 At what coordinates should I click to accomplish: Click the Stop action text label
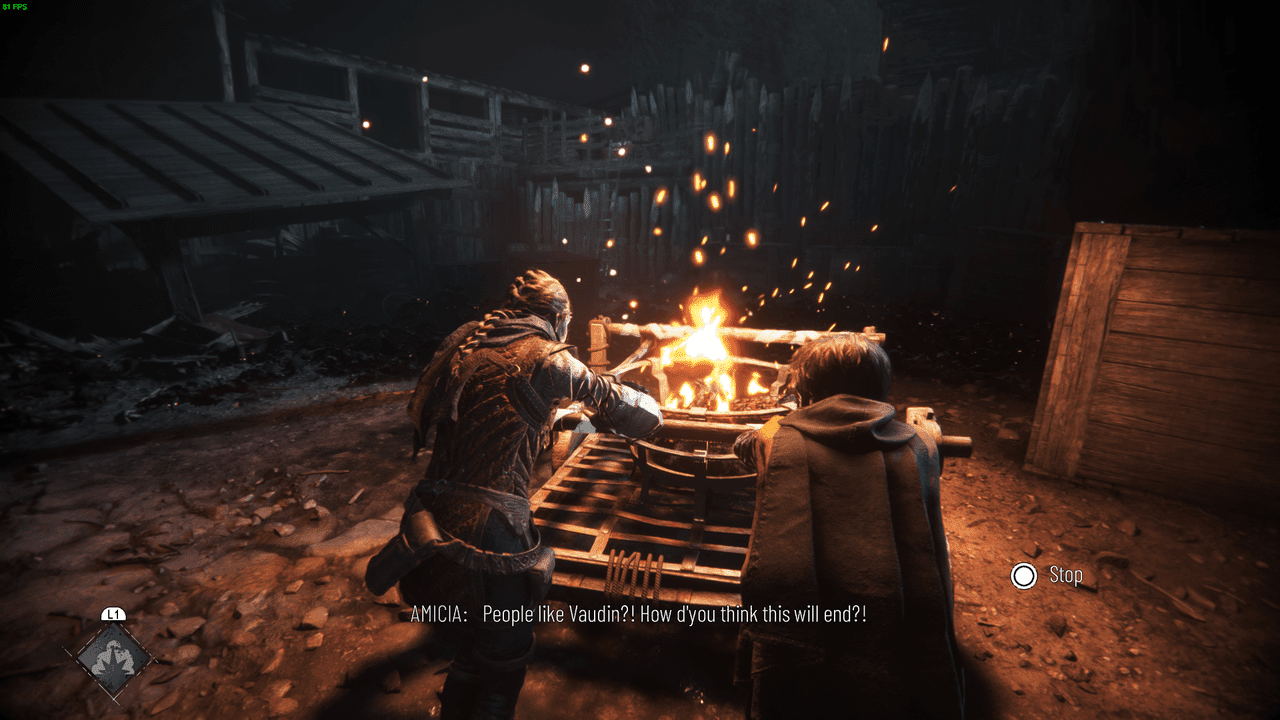[x=1066, y=575]
